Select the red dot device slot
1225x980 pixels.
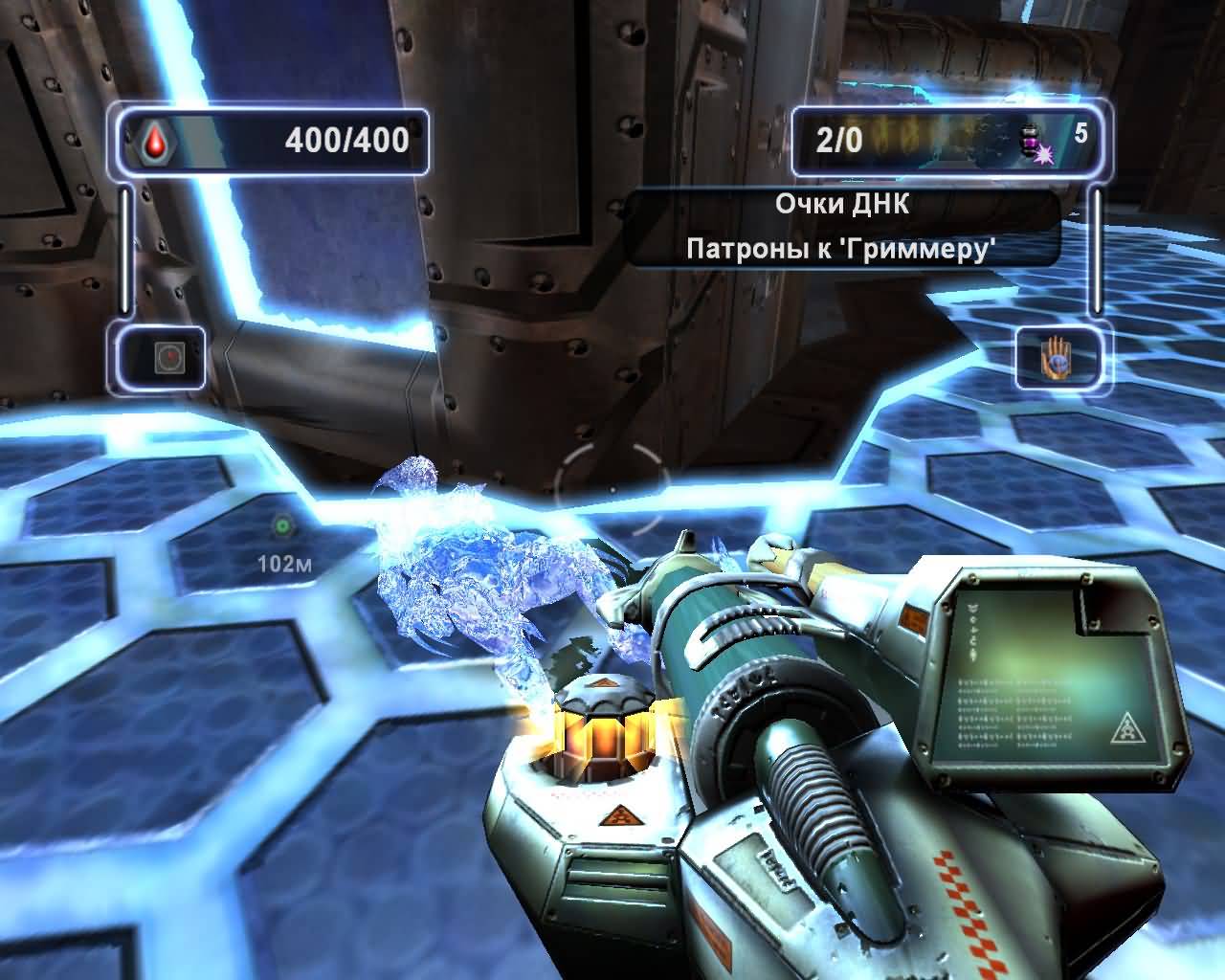point(167,359)
